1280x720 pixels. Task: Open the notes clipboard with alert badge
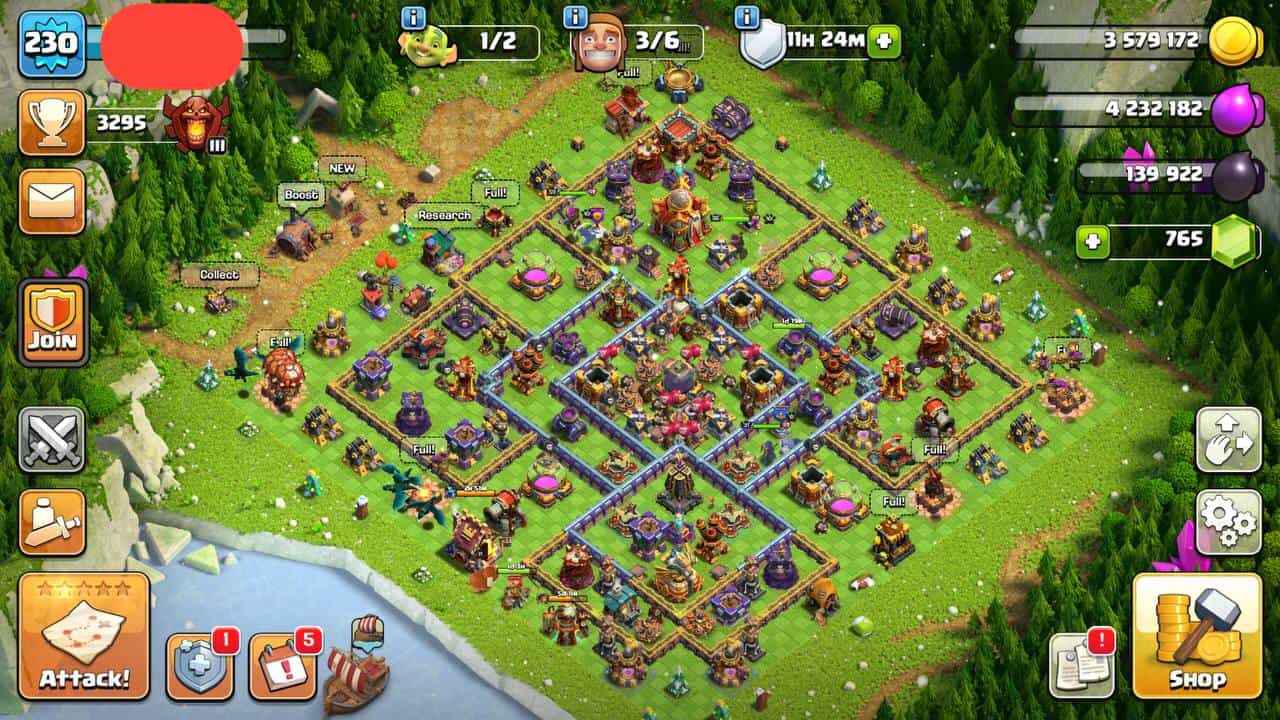coord(1081,665)
